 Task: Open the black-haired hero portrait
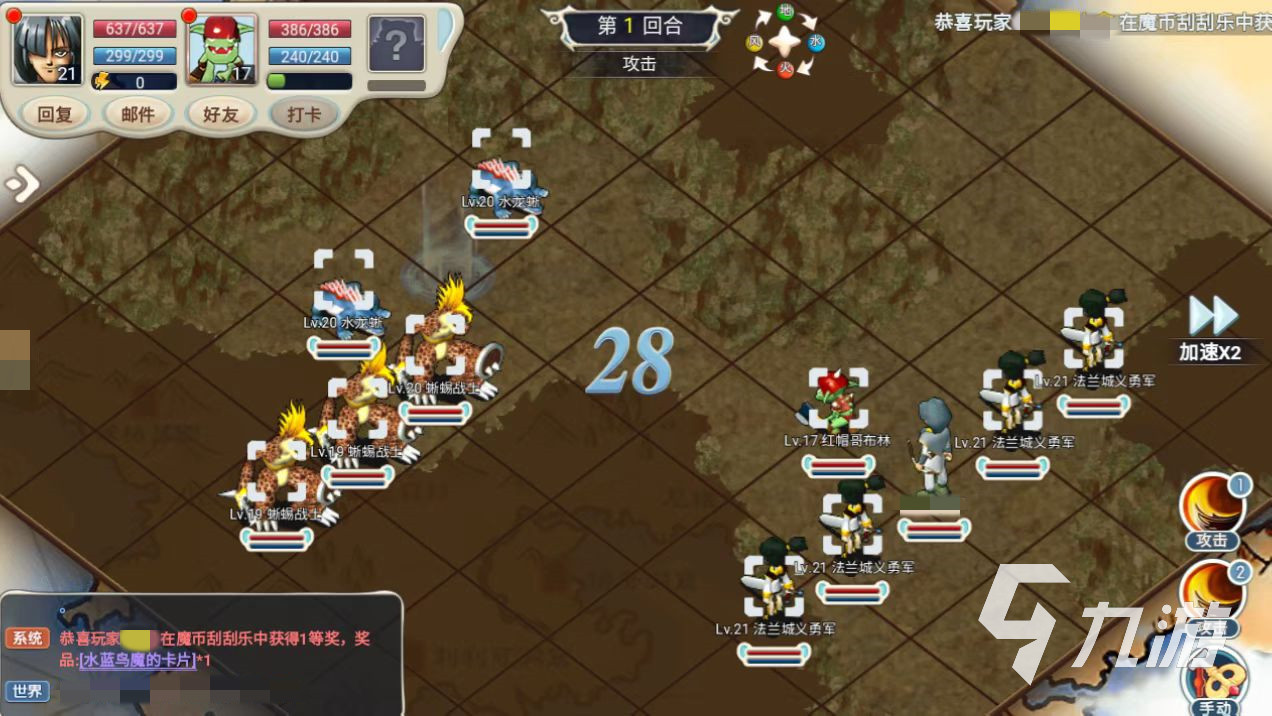click(x=47, y=49)
